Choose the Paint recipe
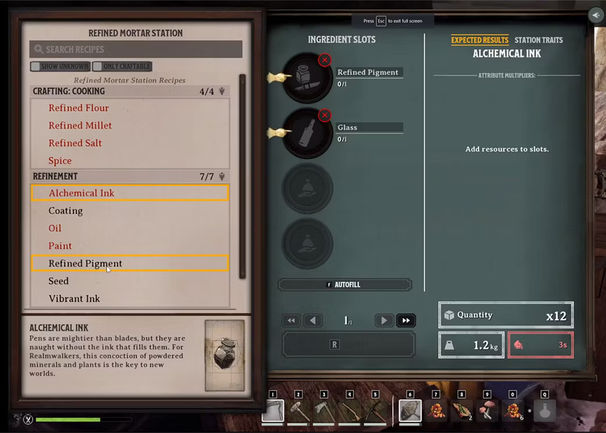Screen dimensions: 606x433 point(60,246)
